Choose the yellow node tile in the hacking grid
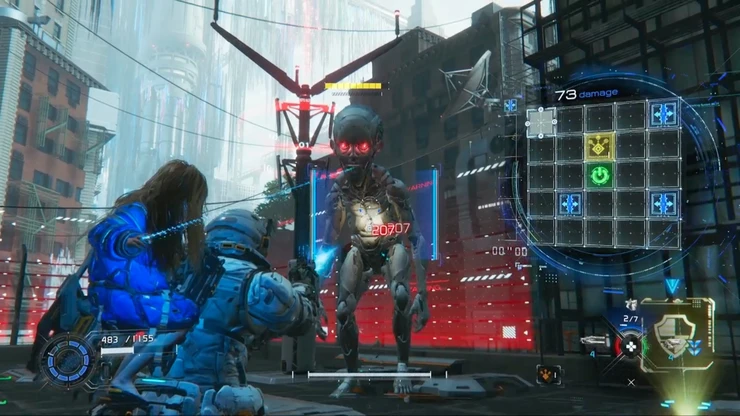Screen dimensions: 740x416 (600, 147)
